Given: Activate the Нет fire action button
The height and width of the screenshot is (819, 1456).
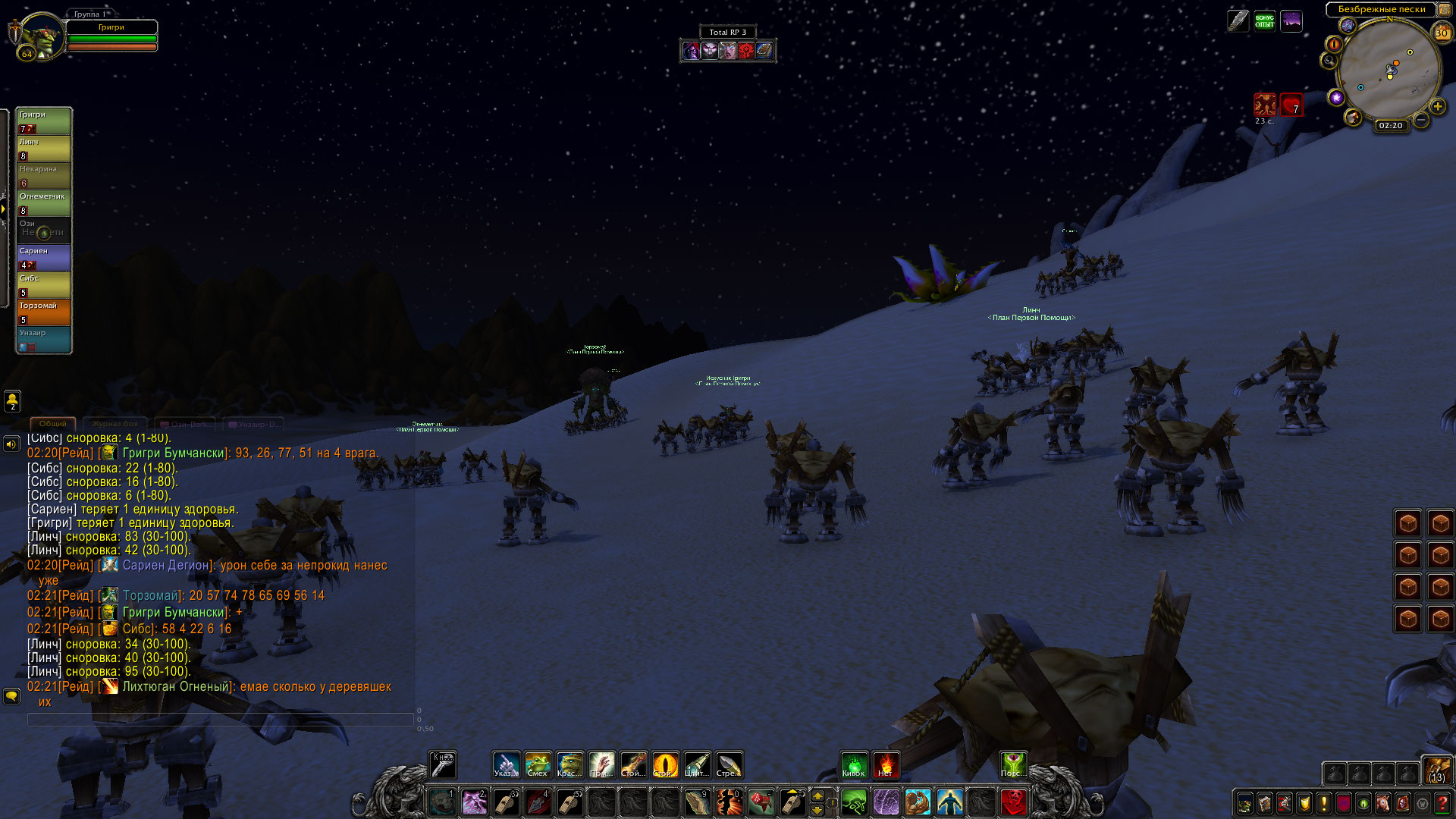Looking at the screenshot, I should coord(886,764).
